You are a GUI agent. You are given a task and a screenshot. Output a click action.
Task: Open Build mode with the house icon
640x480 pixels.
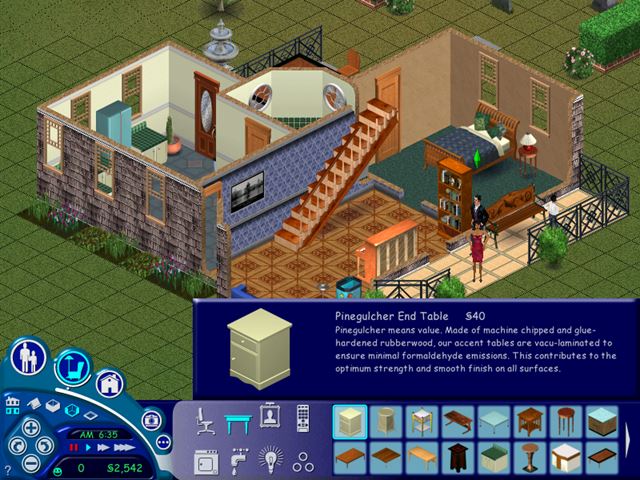pos(109,383)
